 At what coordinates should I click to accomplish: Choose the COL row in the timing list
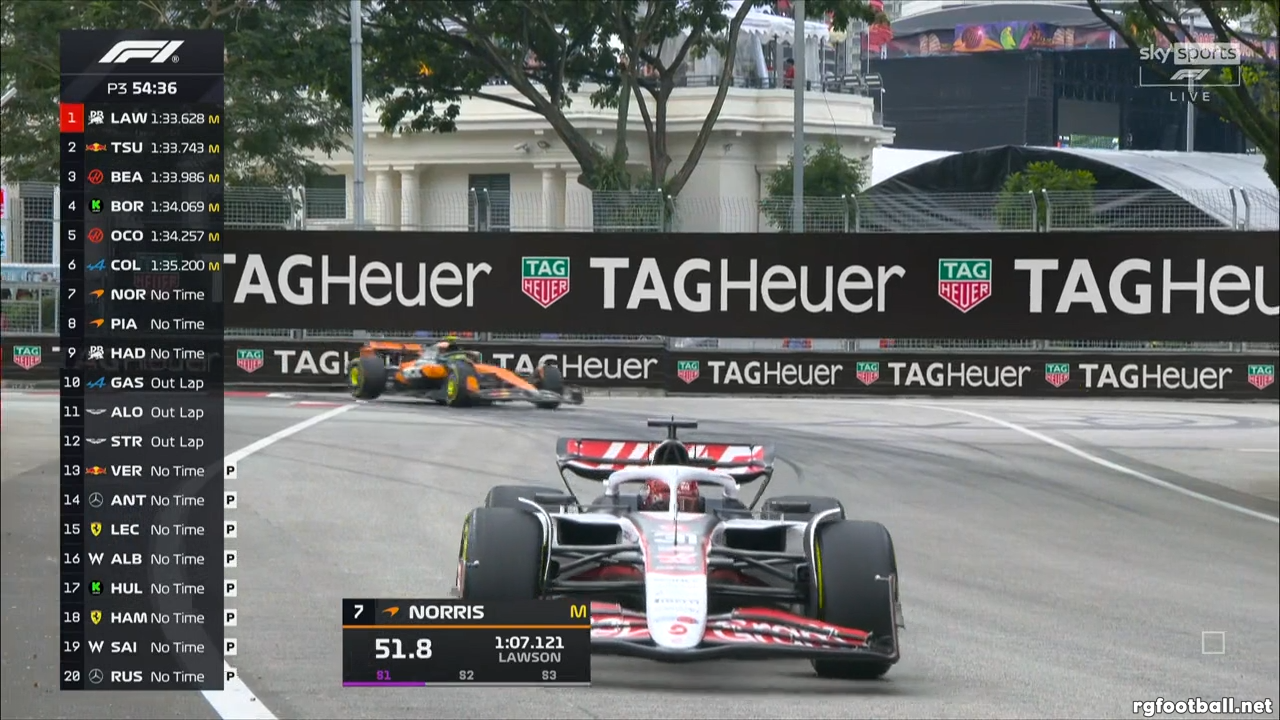coord(141,265)
